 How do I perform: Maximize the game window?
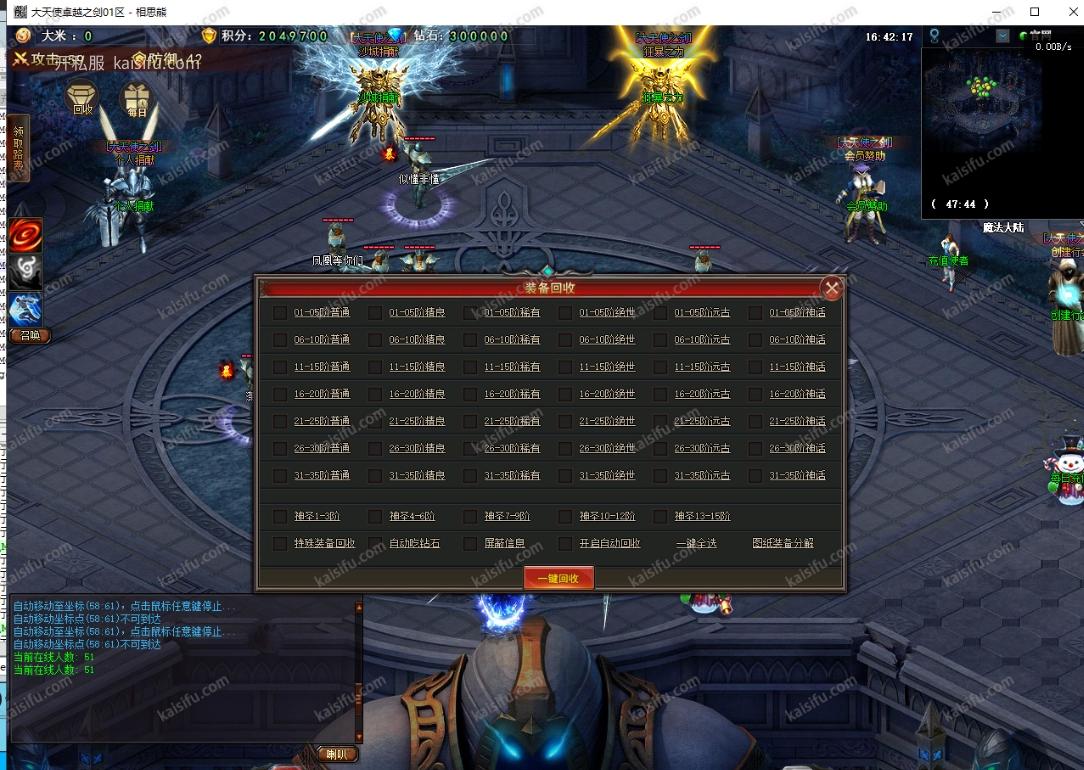click(x=1034, y=12)
